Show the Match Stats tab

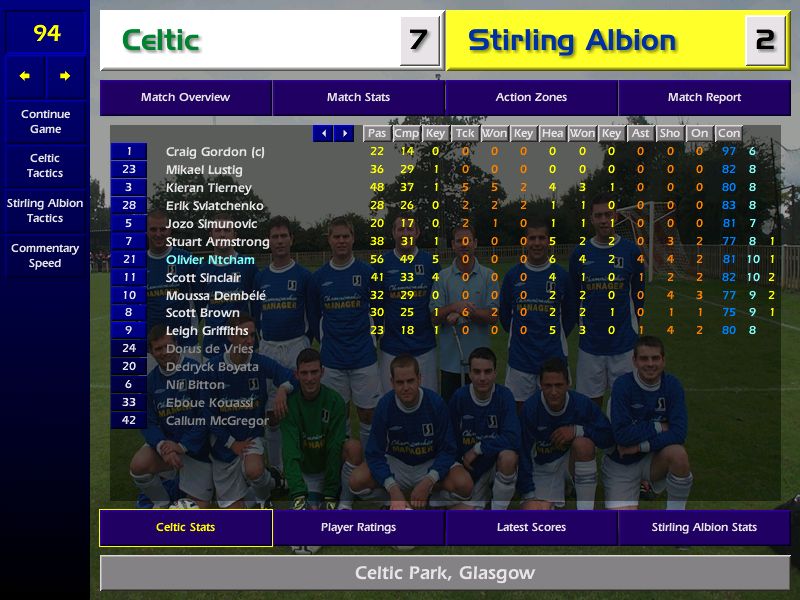358,98
